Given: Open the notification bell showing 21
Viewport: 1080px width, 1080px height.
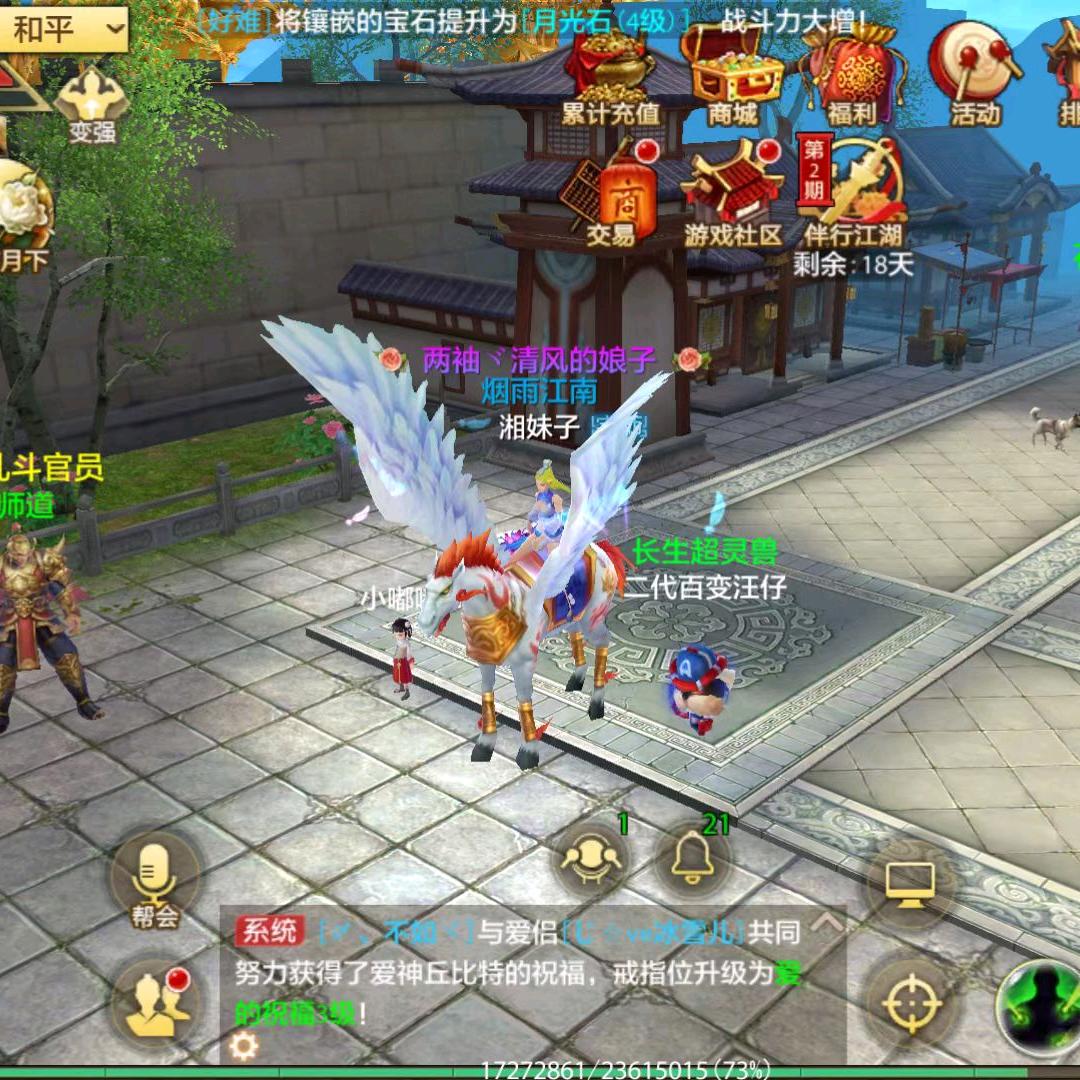Looking at the screenshot, I should coord(693,860).
